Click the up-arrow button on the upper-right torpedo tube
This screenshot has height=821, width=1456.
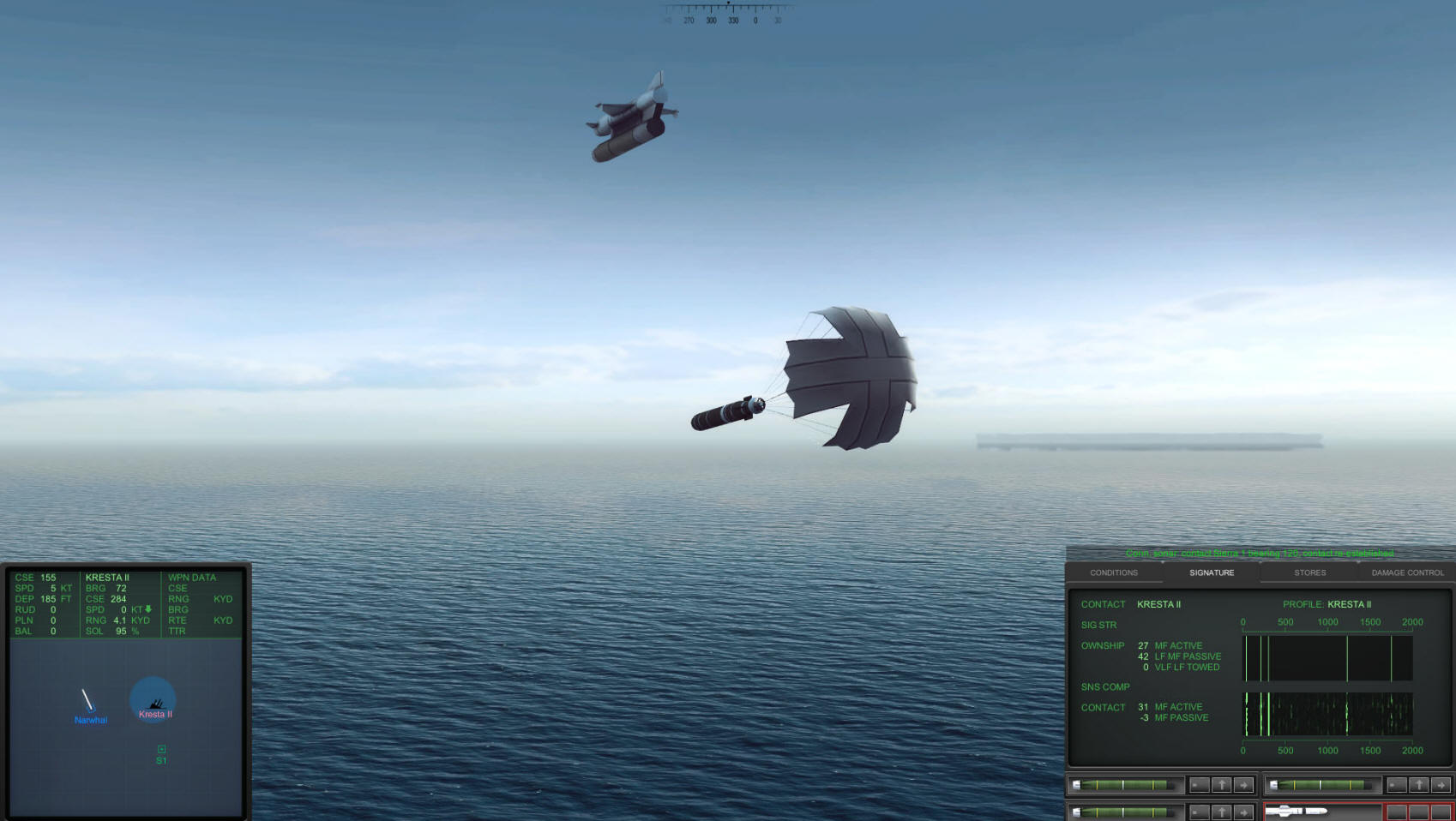[1419, 785]
